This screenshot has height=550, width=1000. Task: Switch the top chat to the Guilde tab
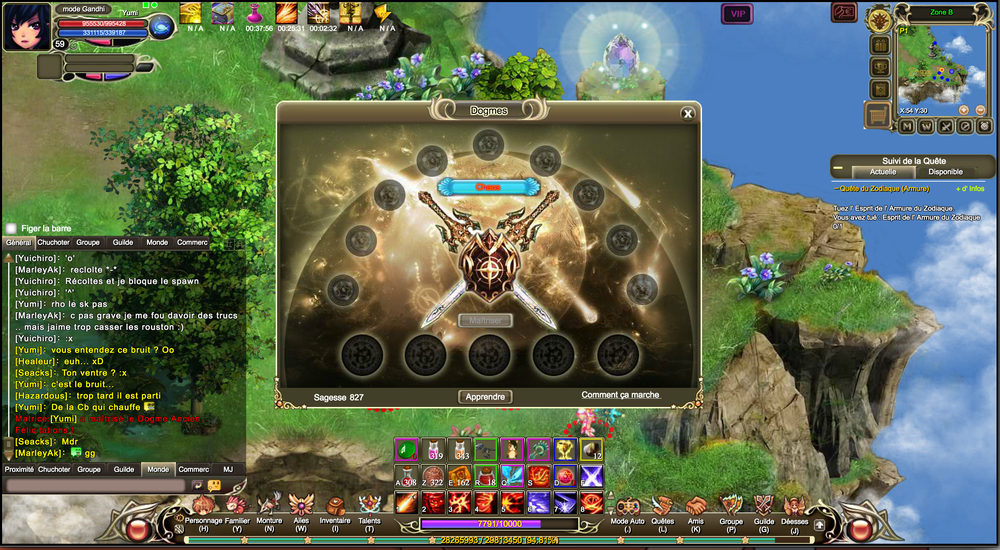(x=123, y=242)
